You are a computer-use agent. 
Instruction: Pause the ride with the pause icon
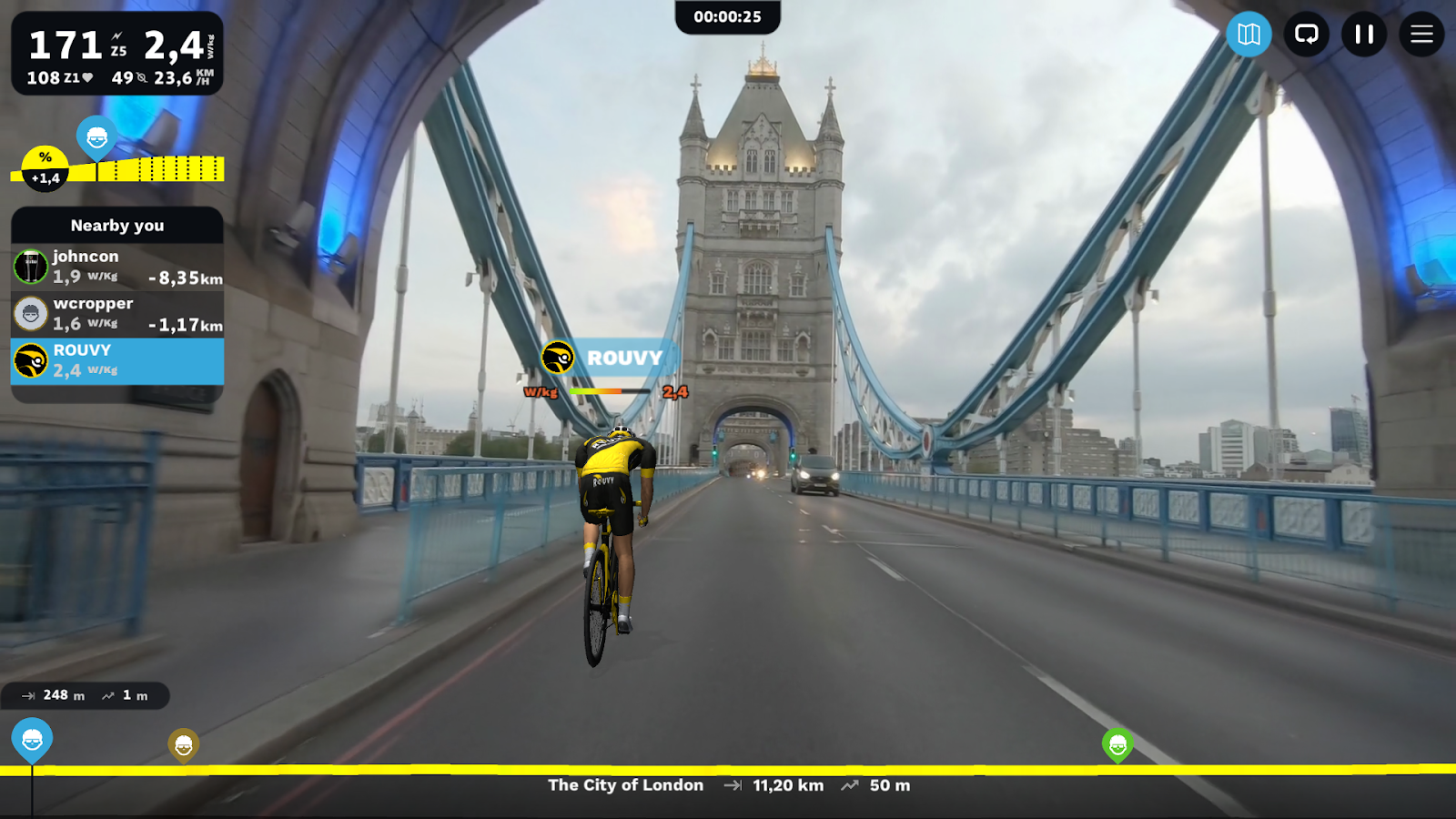(1365, 35)
